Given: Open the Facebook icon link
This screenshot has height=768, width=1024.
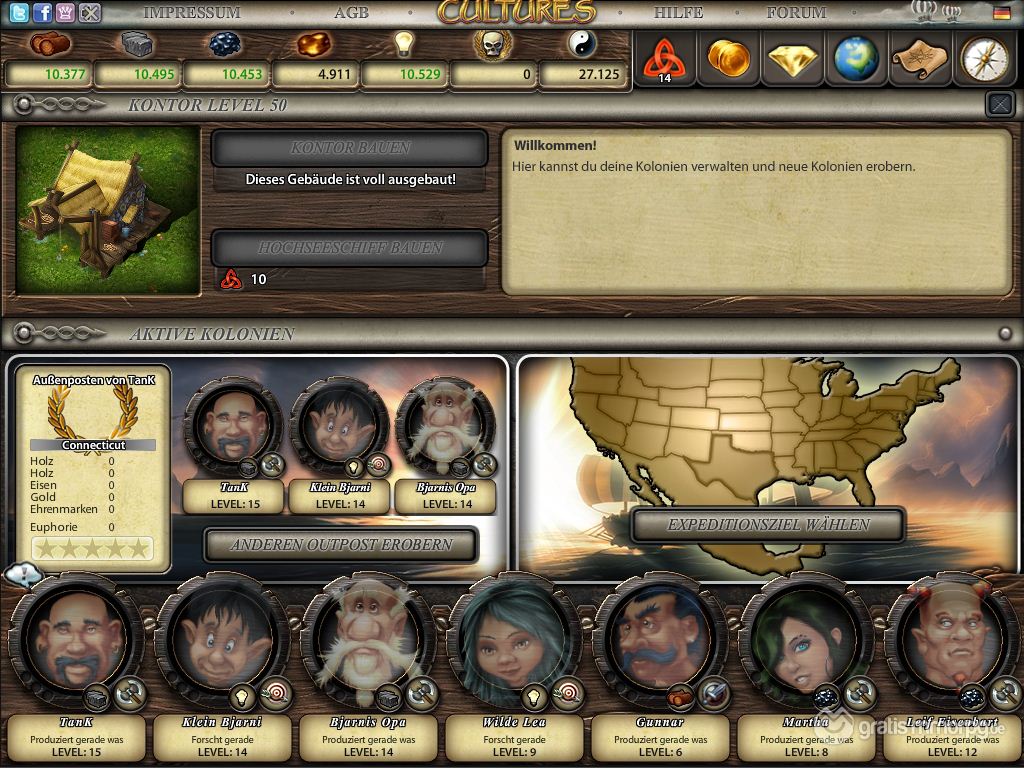Looking at the screenshot, I should (x=42, y=13).
